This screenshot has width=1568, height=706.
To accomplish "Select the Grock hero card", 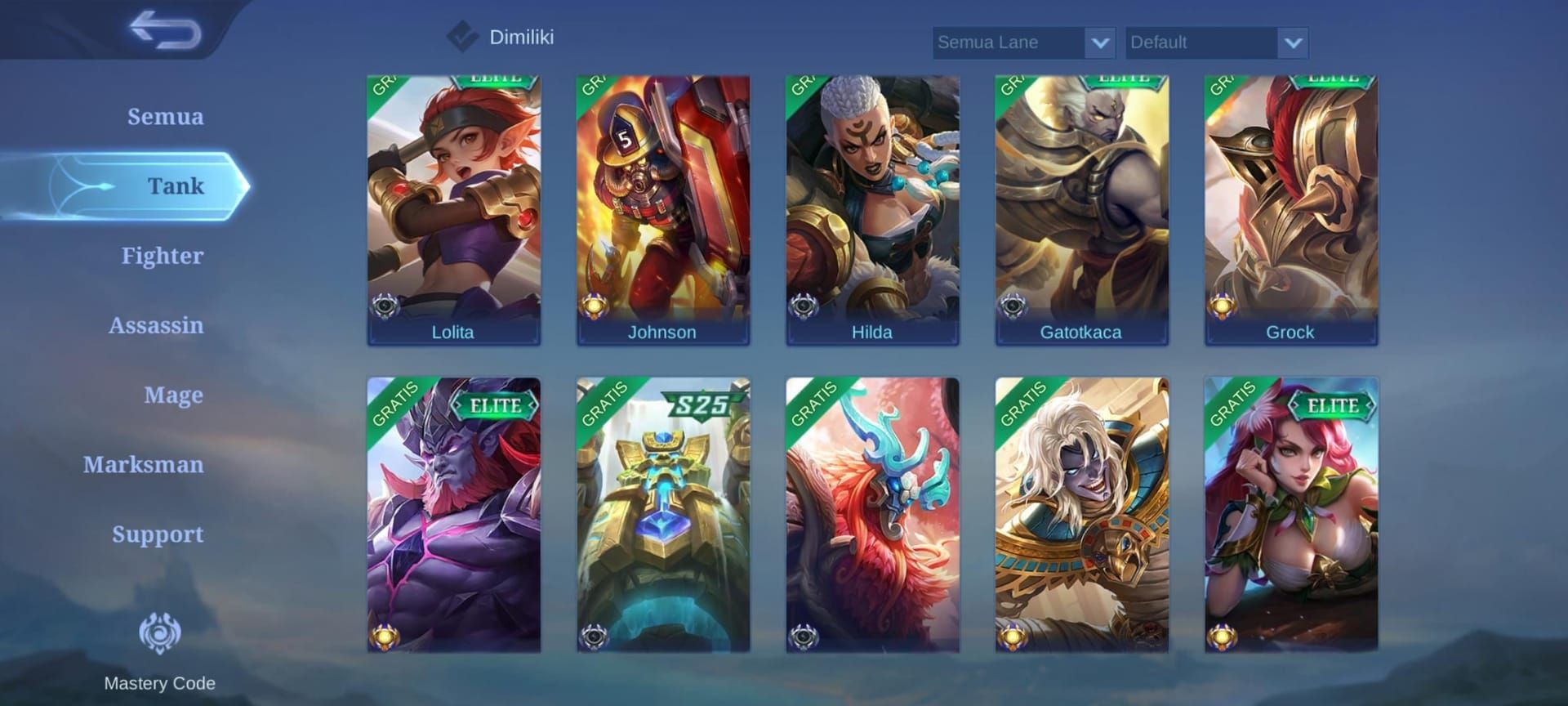I will click(1290, 210).
